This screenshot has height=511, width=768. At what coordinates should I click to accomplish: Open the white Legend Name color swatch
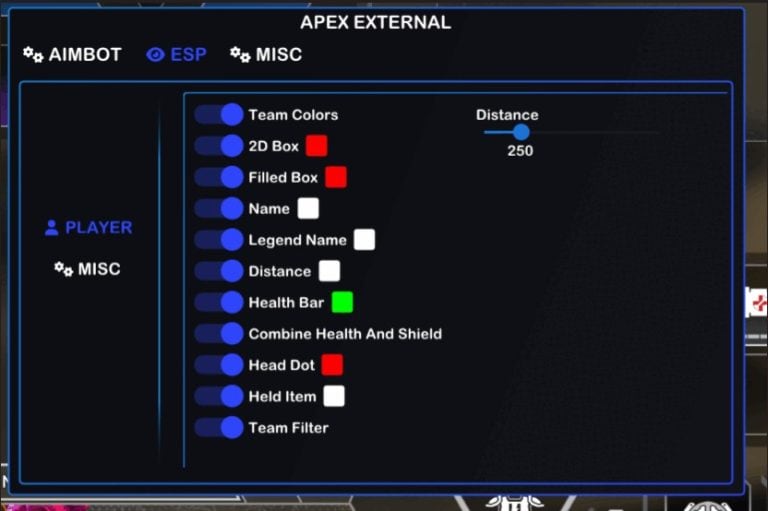point(364,240)
